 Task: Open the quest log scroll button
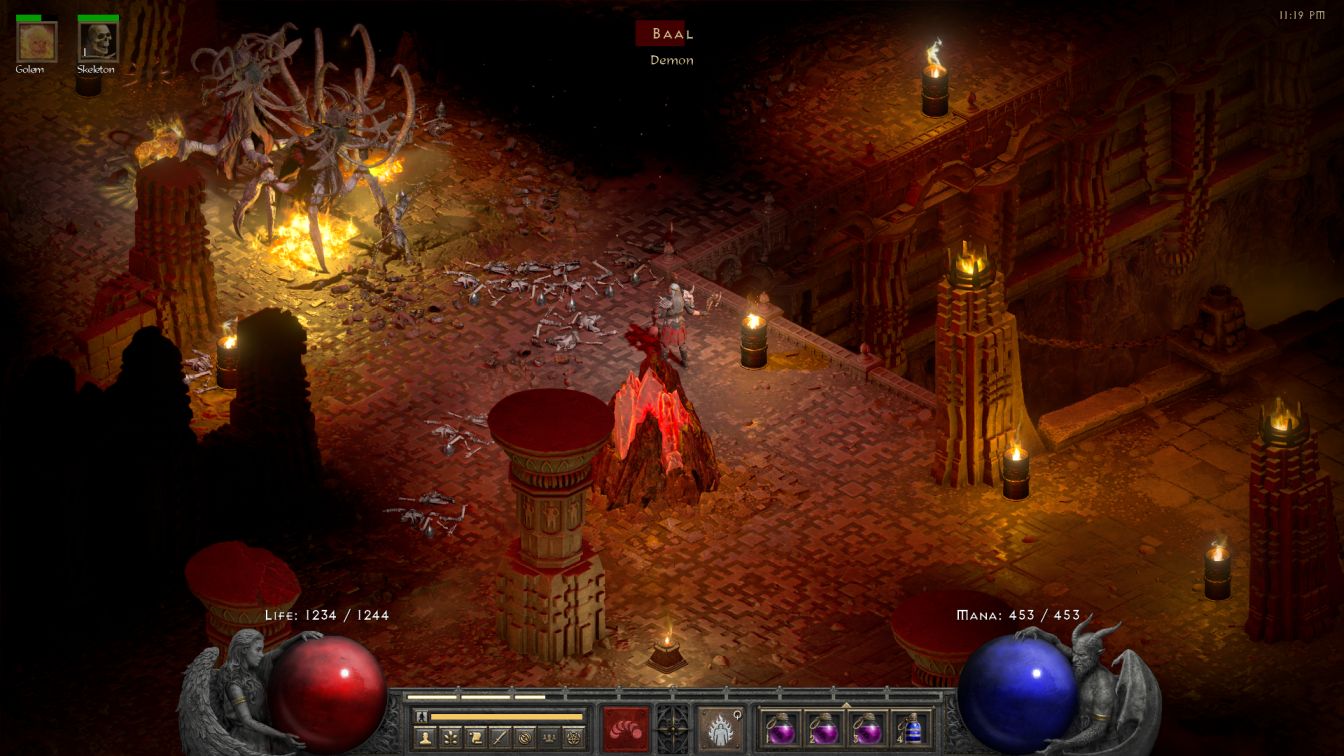476,737
